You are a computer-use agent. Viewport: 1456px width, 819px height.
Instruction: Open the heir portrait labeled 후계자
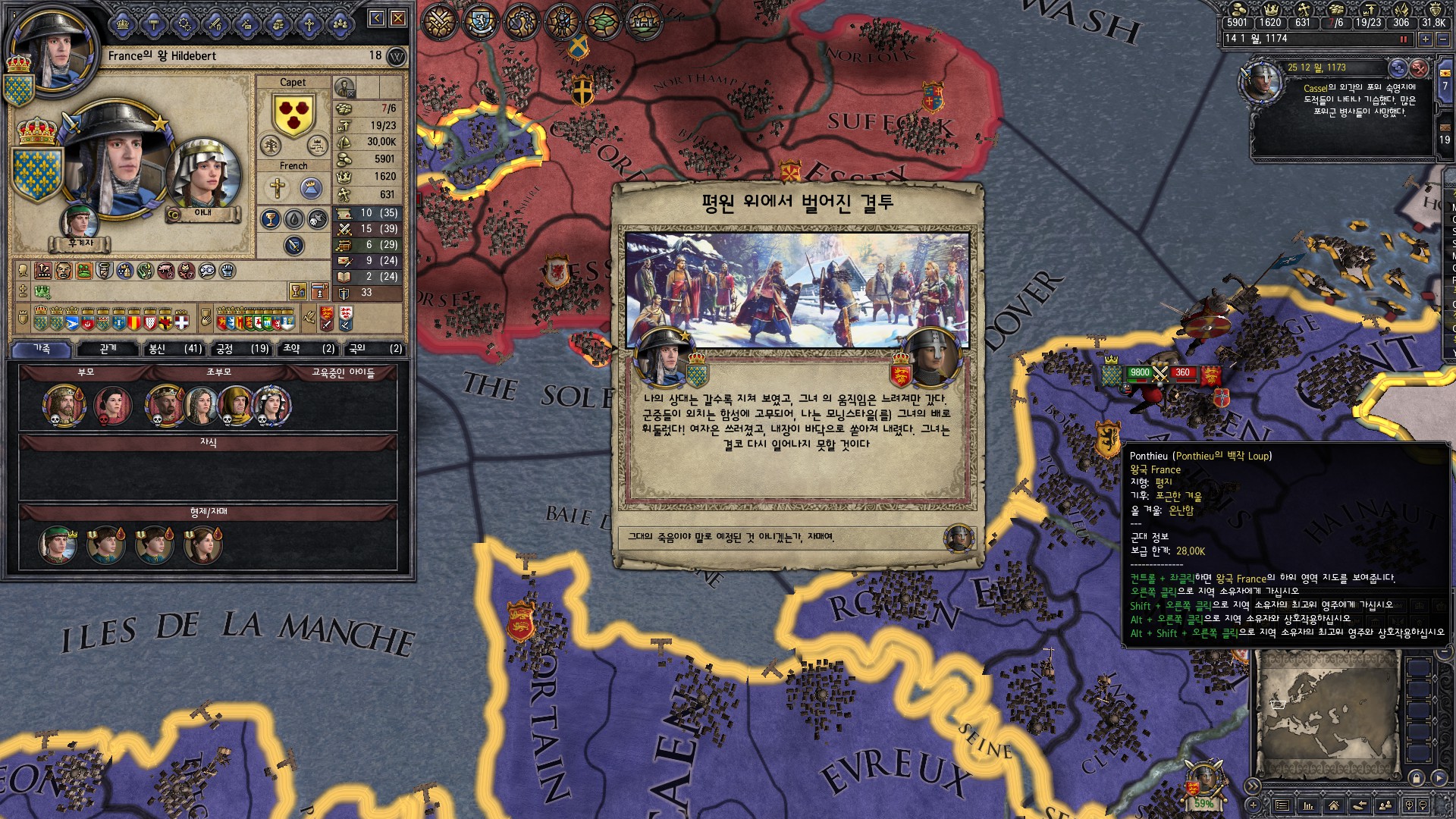point(80,222)
